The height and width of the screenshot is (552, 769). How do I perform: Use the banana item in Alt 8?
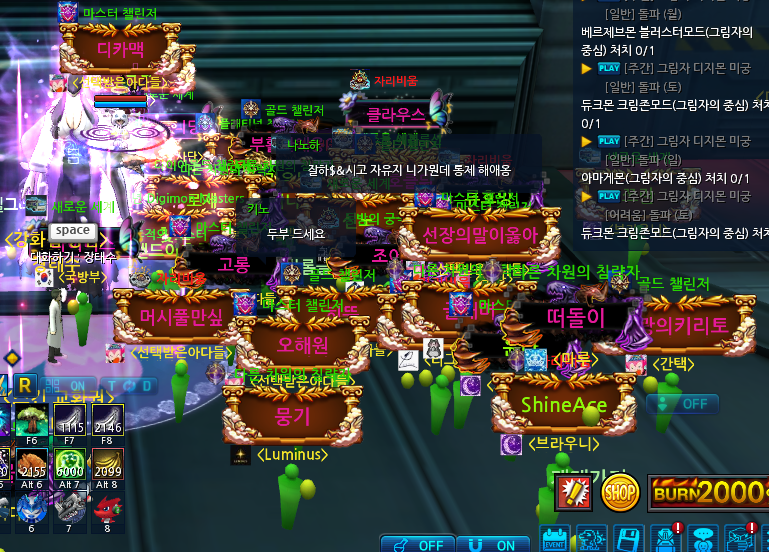click(x=106, y=467)
